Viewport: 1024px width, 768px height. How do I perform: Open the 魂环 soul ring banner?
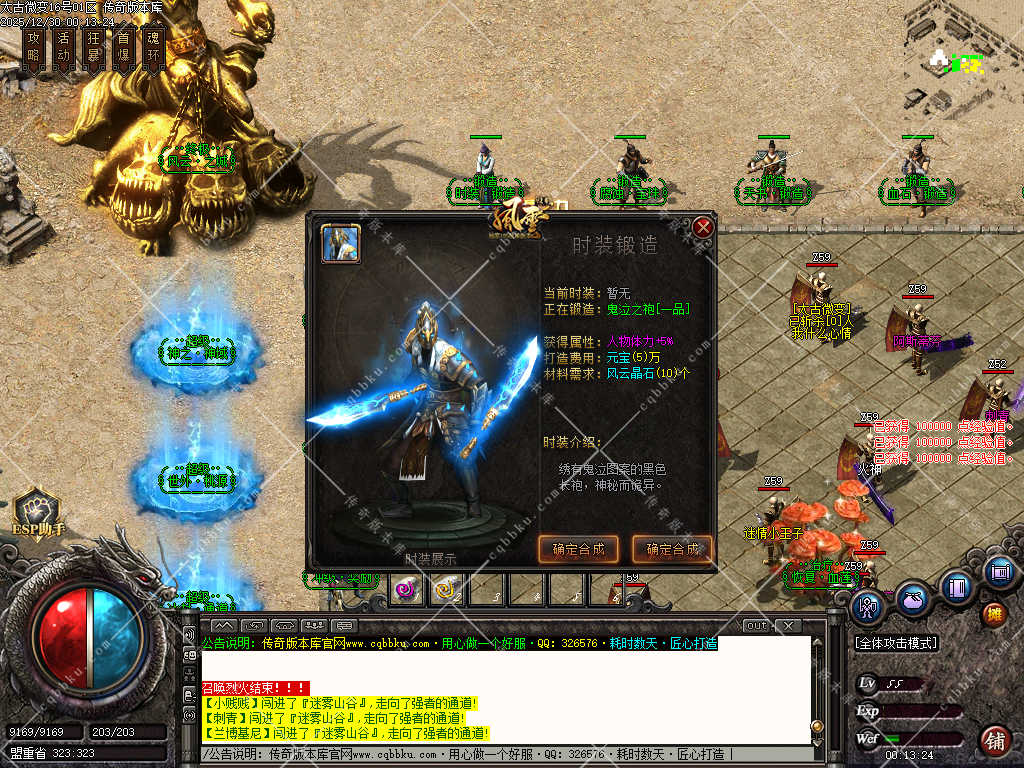pyautogui.click(x=153, y=47)
